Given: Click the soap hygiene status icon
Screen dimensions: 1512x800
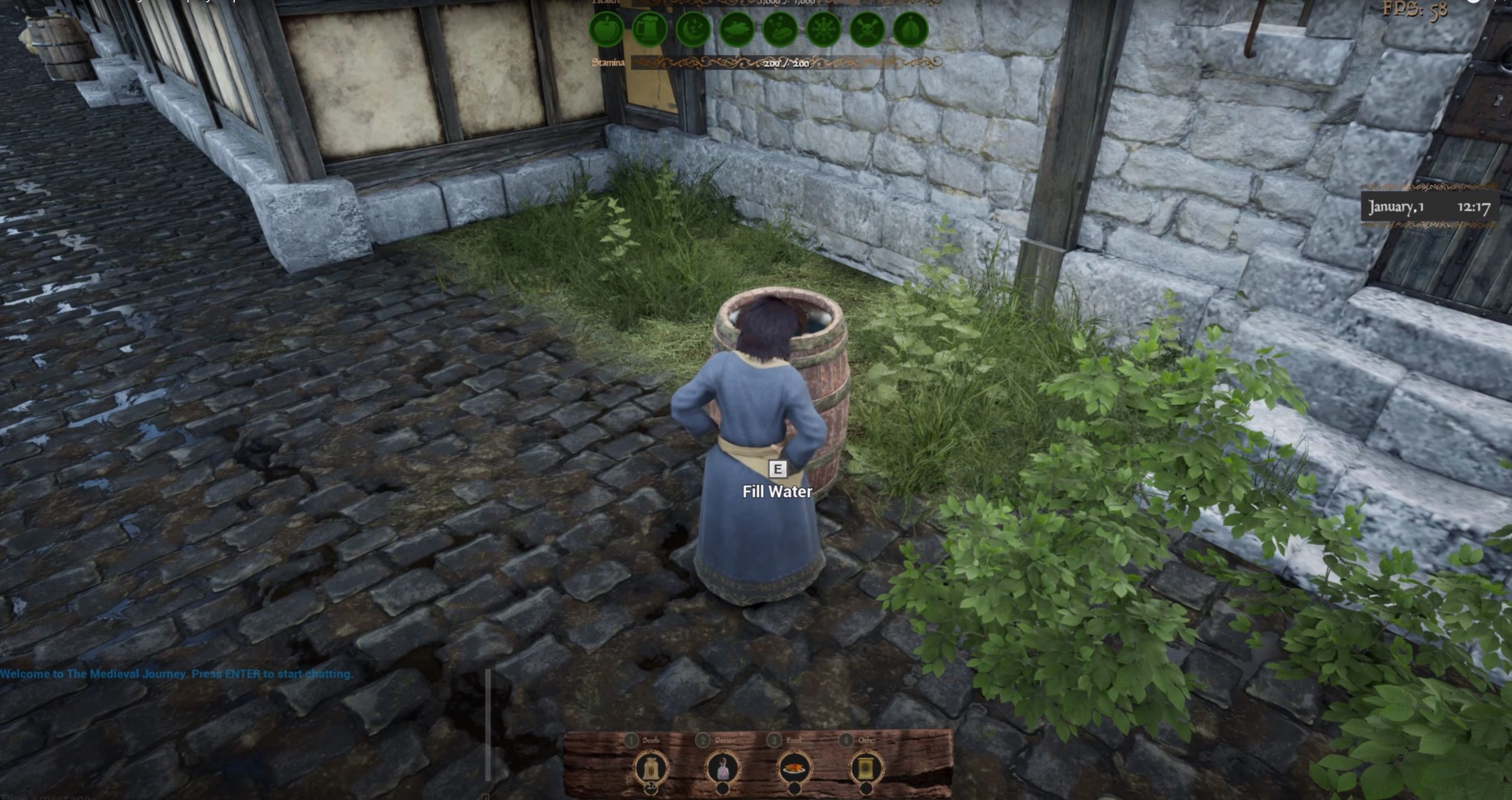Looking at the screenshot, I should click(x=780, y=29).
